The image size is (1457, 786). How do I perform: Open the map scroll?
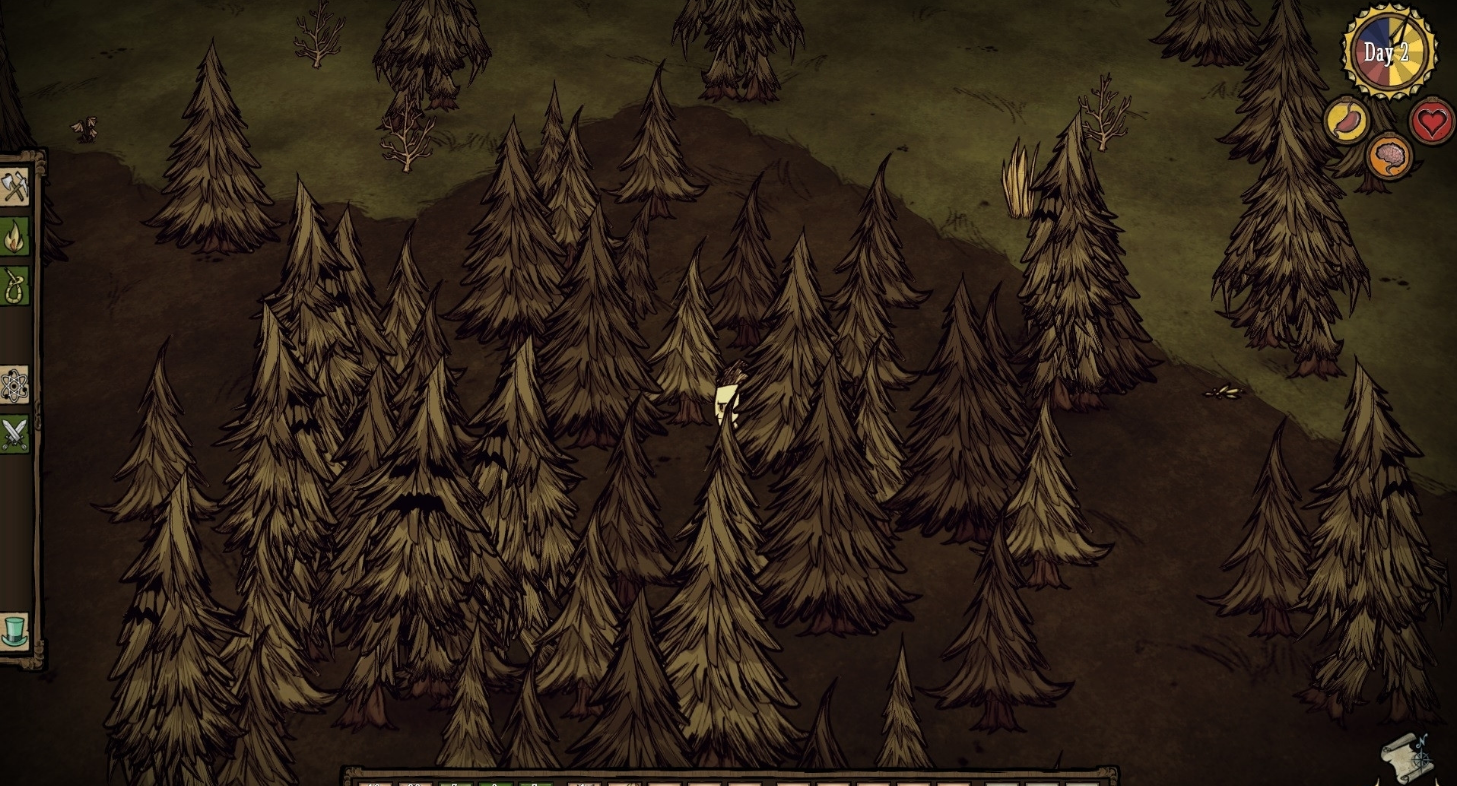(1408, 759)
